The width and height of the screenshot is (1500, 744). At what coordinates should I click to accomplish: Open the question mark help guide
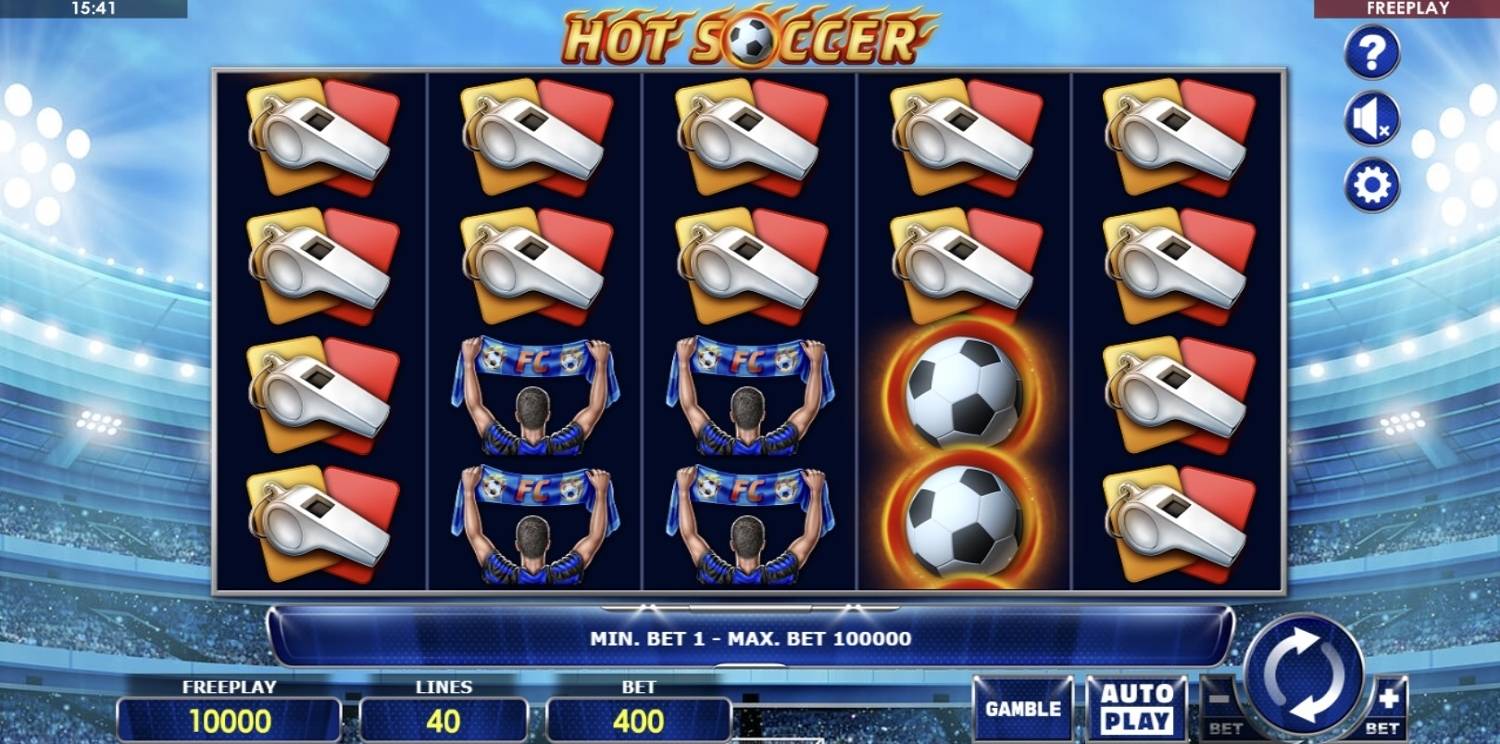[x=1371, y=53]
